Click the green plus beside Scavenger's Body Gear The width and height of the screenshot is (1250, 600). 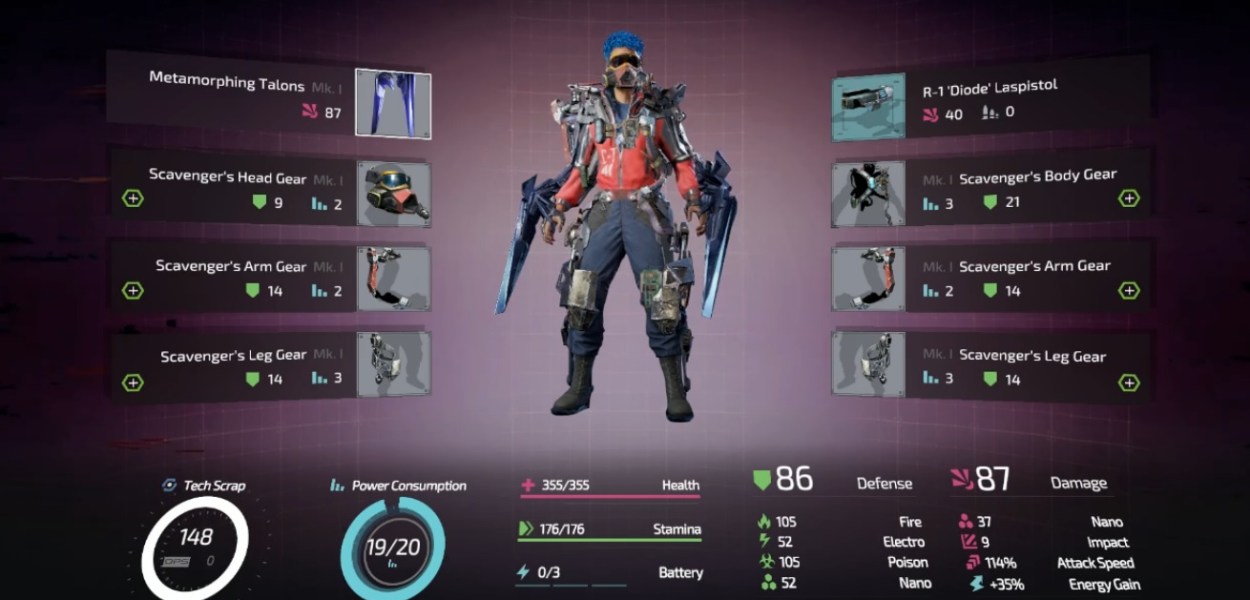tap(1128, 198)
